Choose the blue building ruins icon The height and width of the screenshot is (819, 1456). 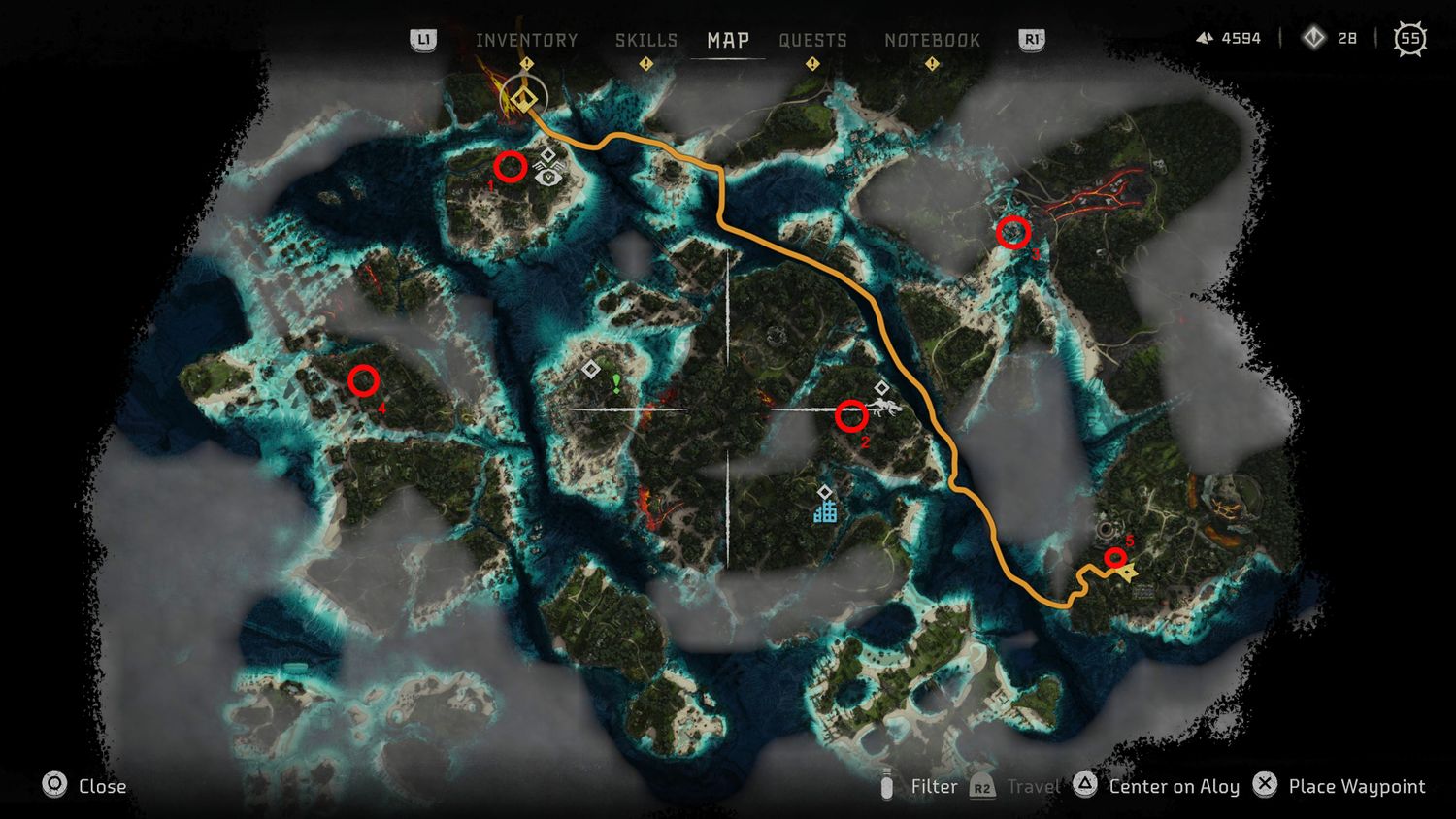coord(825,510)
